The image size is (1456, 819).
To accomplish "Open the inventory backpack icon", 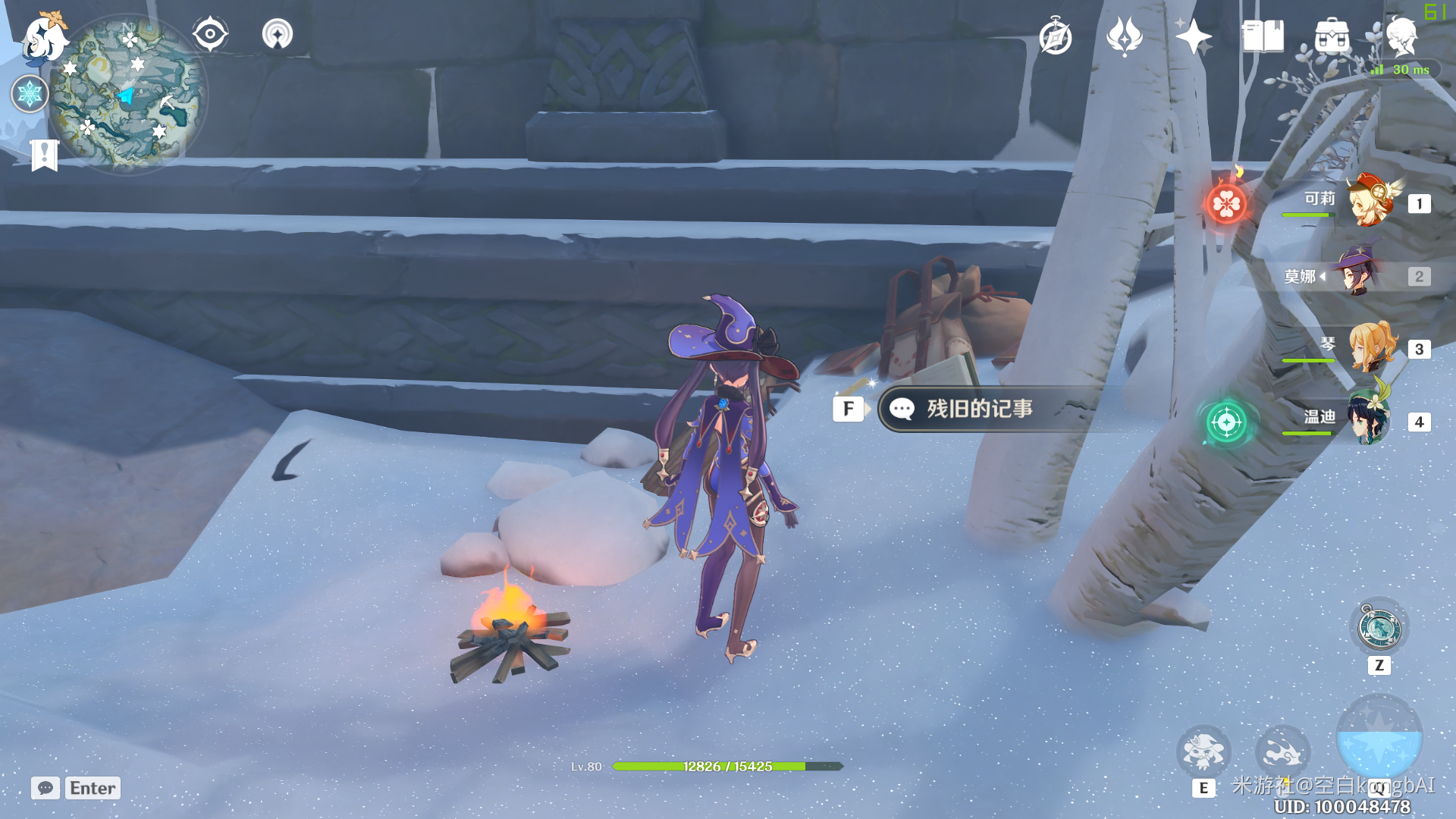I will (x=1332, y=36).
